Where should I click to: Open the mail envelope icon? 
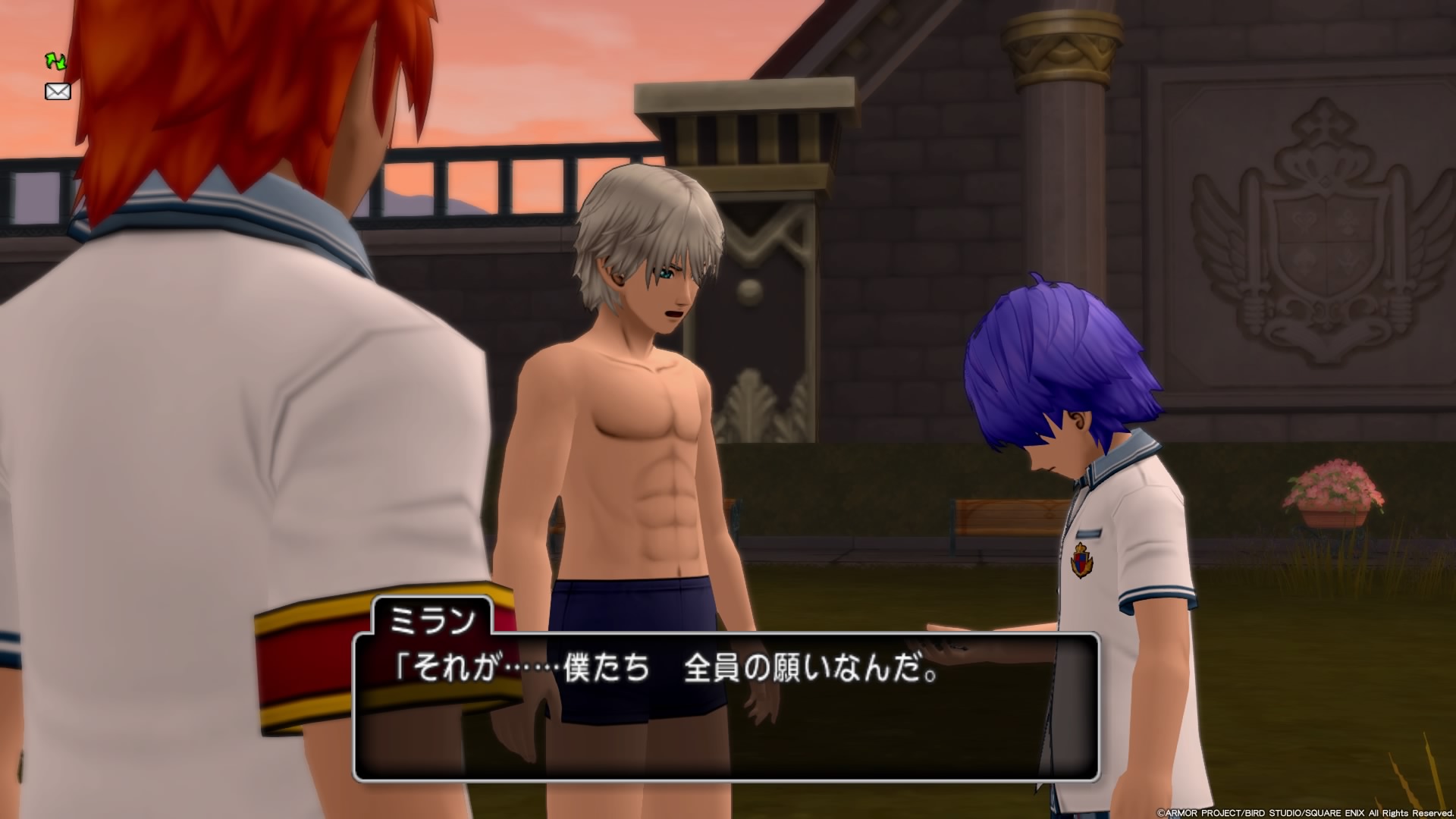coord(58,92)
